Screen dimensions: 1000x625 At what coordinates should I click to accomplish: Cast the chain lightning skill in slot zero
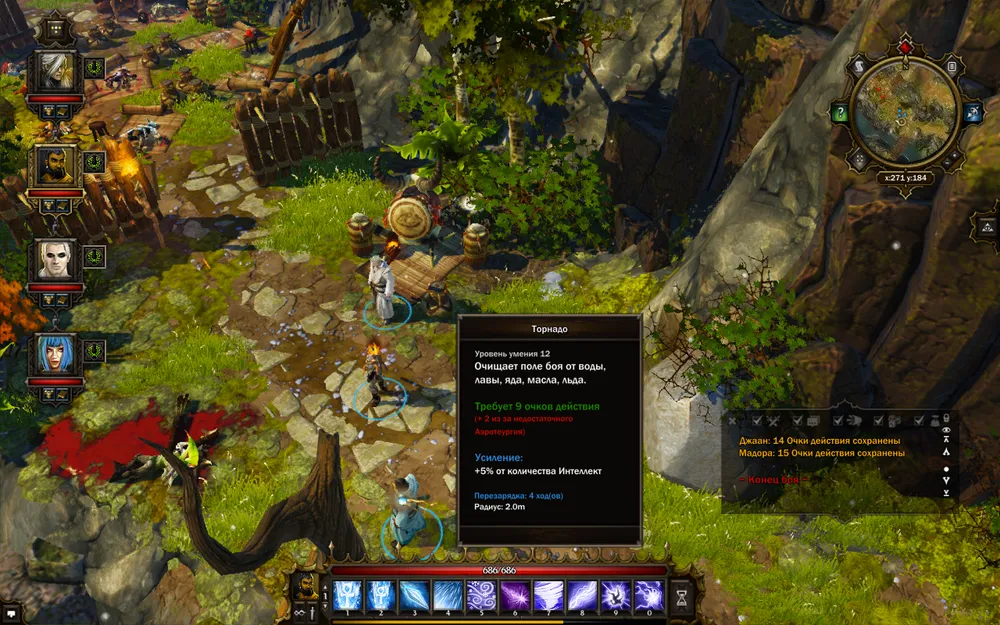coord(649,595)
